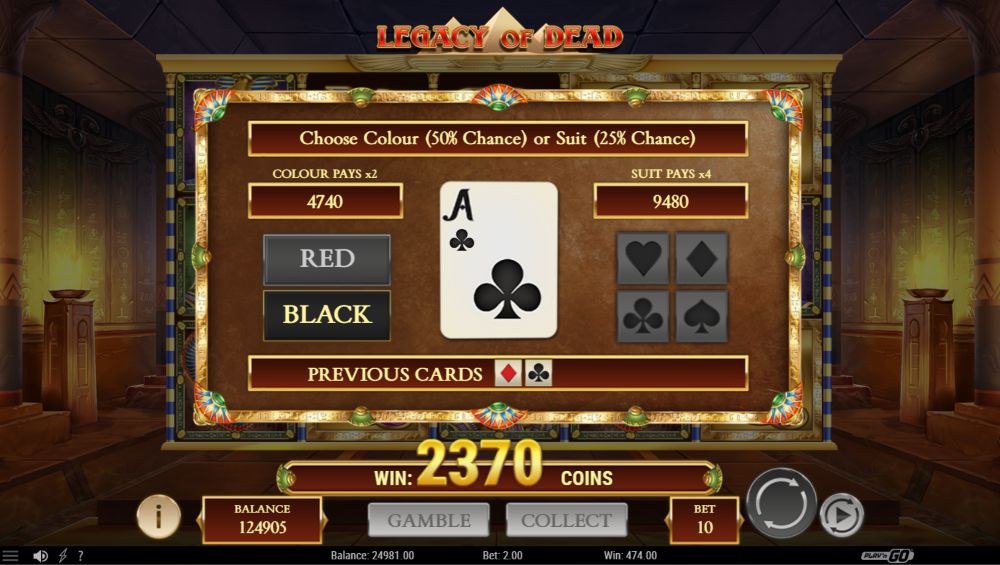Pick the BLACK colour button
The height and width of the screenshot is (565, 1000).
click(x=327, y=315)
